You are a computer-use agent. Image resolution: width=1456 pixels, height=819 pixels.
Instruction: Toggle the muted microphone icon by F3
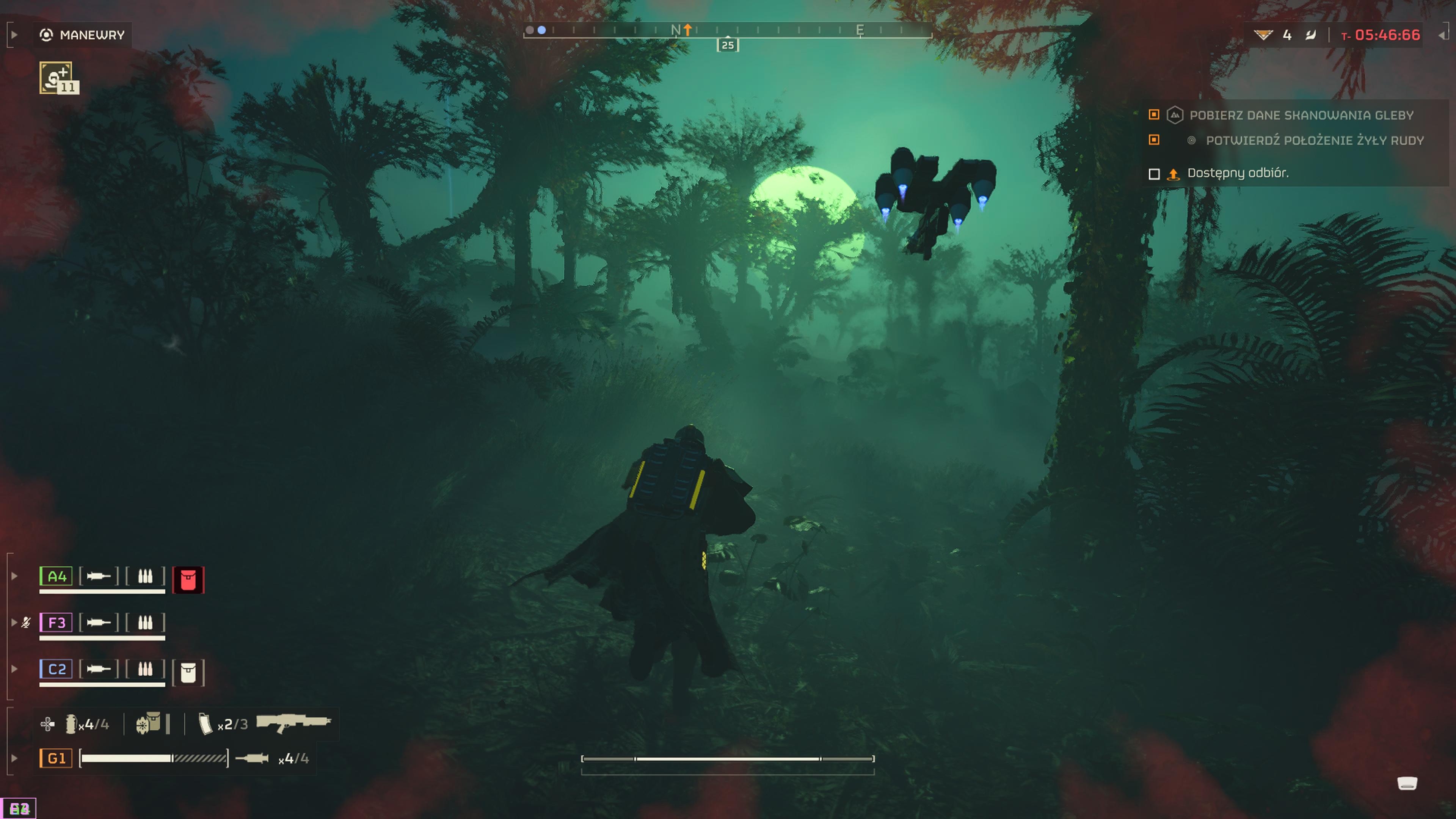tap(26, 623)
